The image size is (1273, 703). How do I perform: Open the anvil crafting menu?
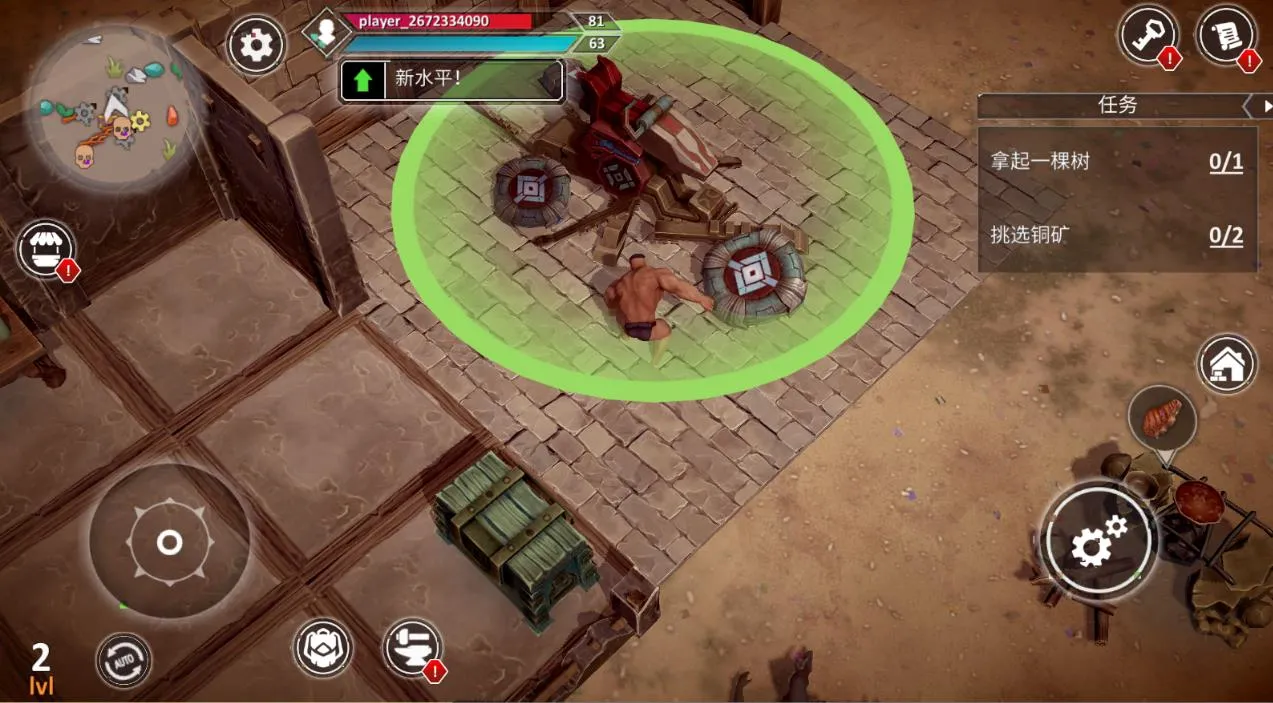tap(411, 647)
